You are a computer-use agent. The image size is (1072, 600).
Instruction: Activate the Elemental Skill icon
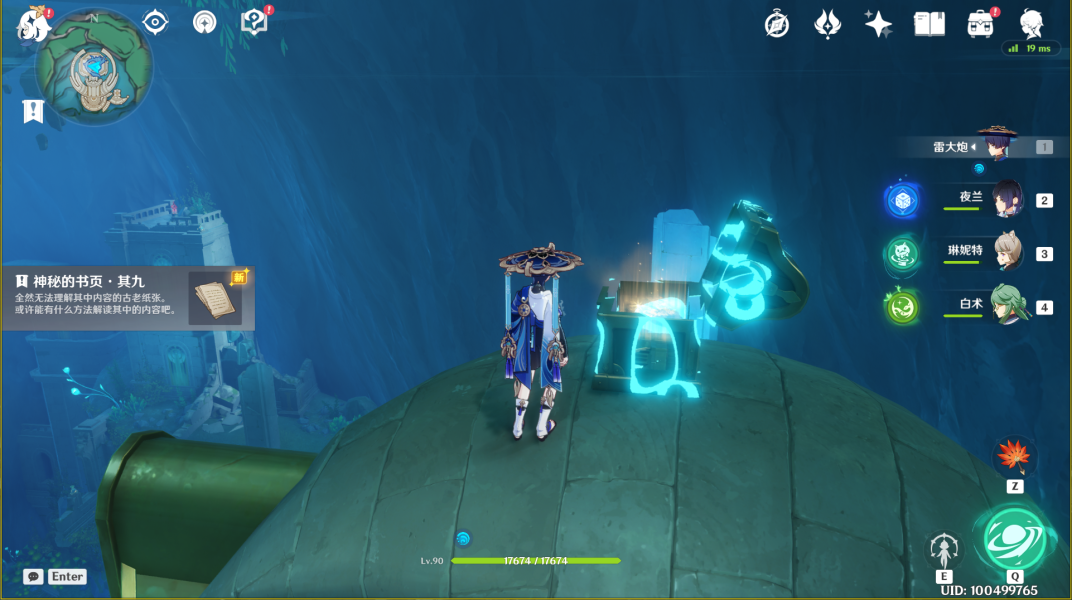click(x=944, y=549)
